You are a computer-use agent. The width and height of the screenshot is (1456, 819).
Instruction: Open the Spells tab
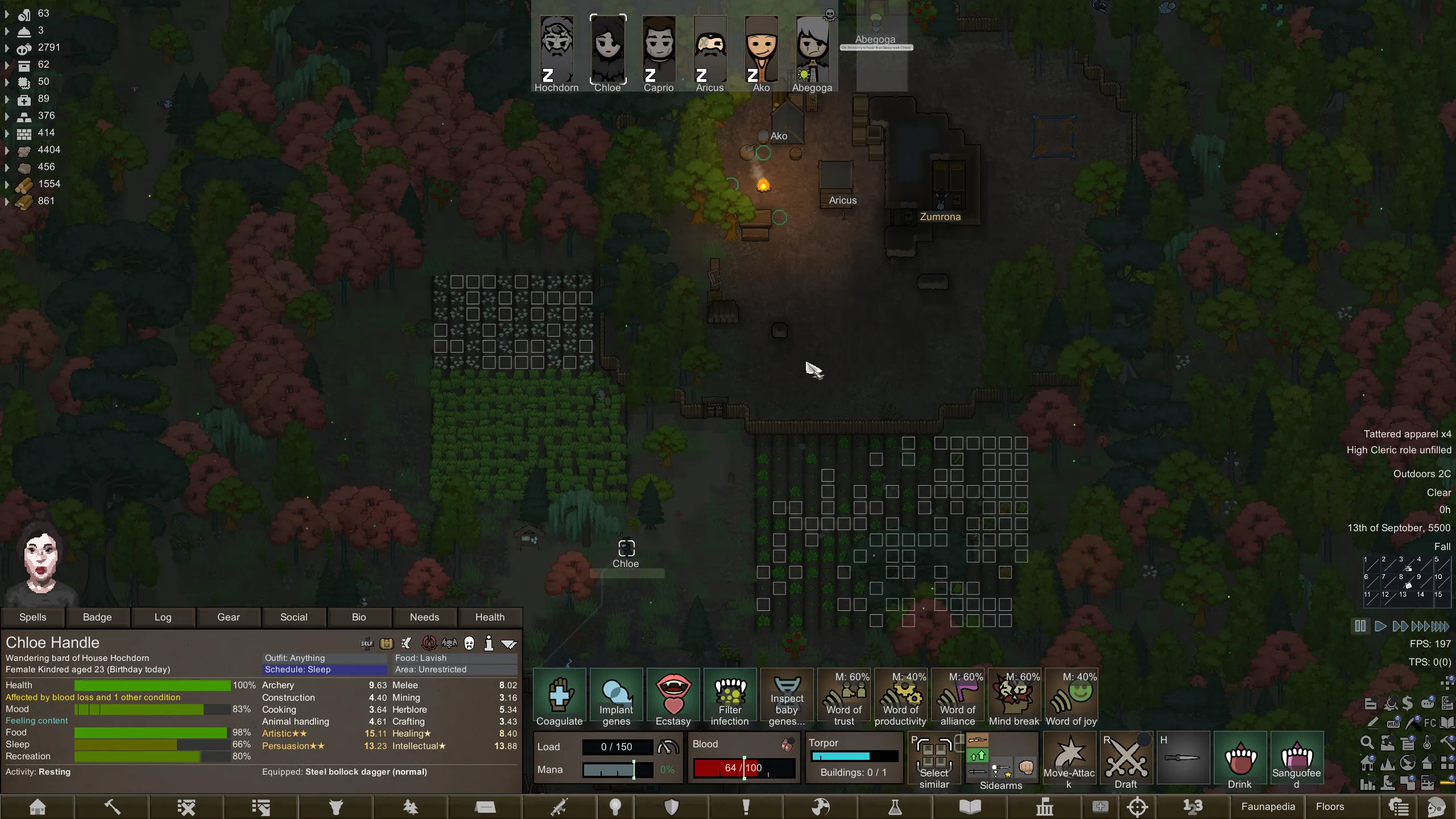coord(32,617)
